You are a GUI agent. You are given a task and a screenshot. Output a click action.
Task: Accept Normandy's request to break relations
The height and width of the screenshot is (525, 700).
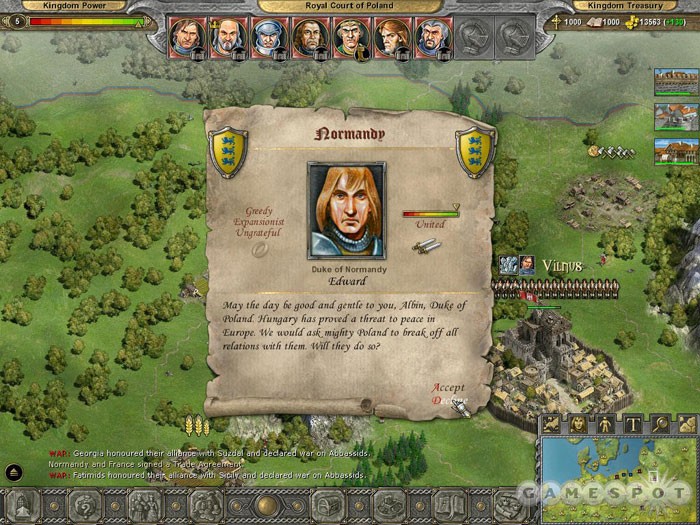pyautogui.click(x=449, y=387)
